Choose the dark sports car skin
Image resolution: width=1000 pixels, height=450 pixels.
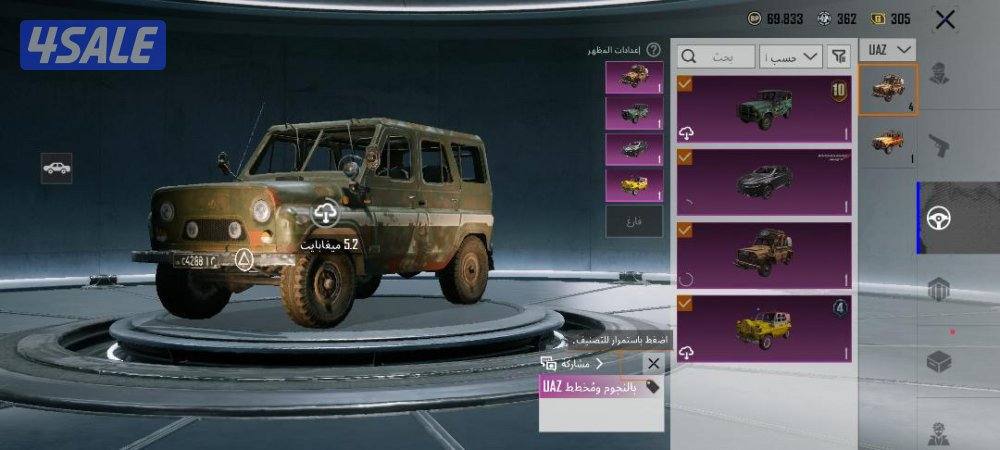pyautogui.click(x=764, y=181)
